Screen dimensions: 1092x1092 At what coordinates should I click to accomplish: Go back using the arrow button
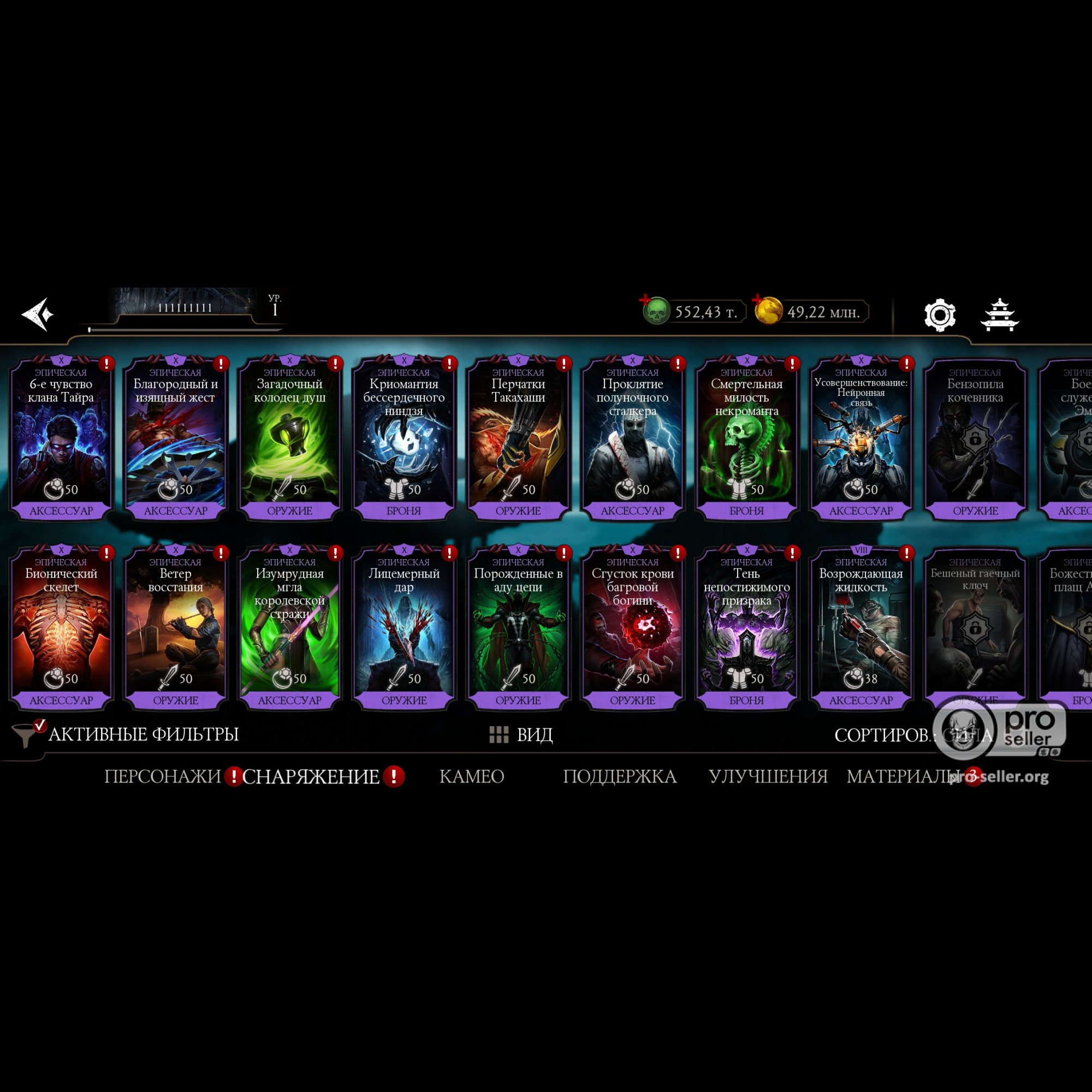pyautogui.click(x=38, y=314)
